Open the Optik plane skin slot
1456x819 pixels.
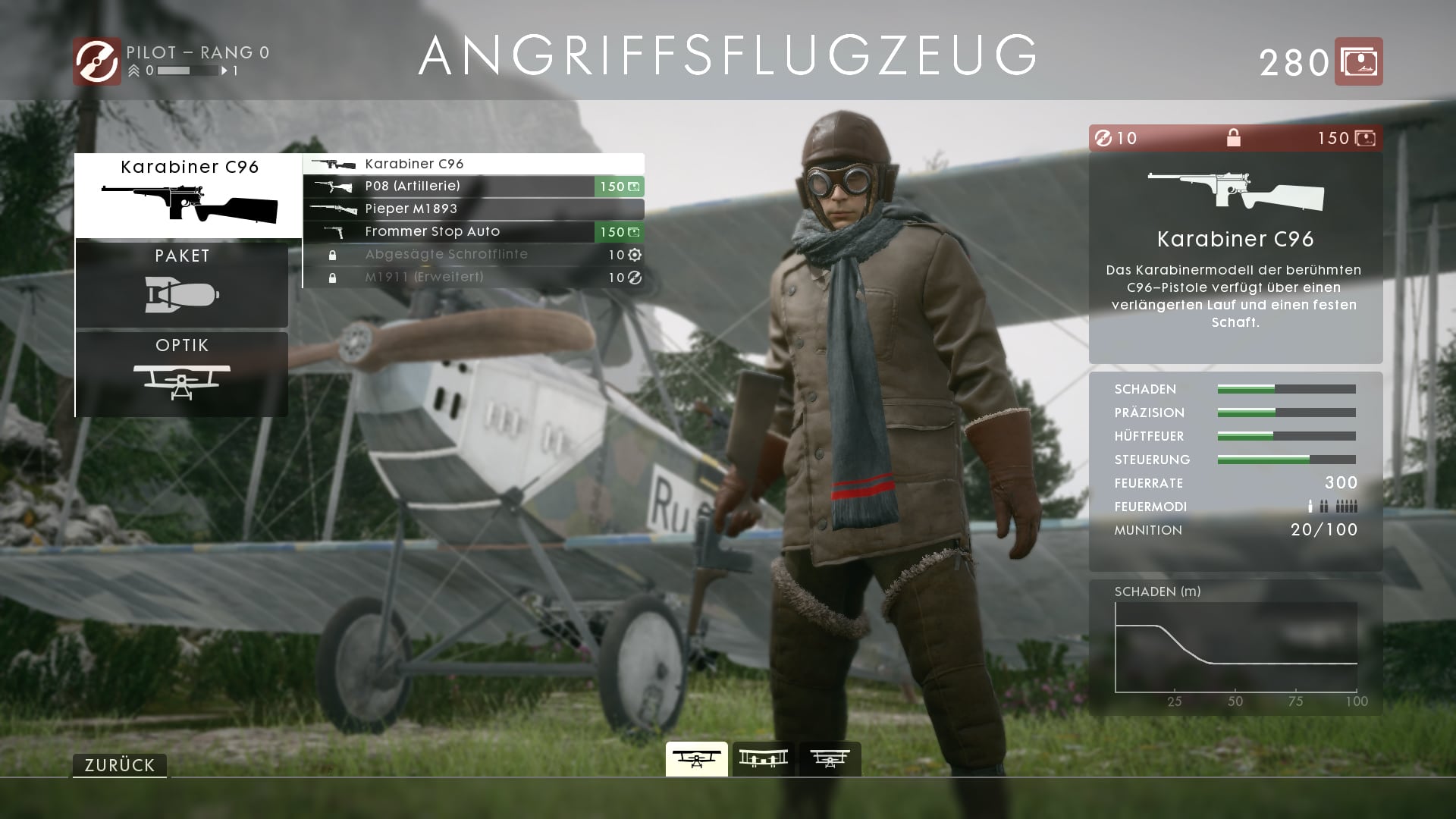click(182, 373)
